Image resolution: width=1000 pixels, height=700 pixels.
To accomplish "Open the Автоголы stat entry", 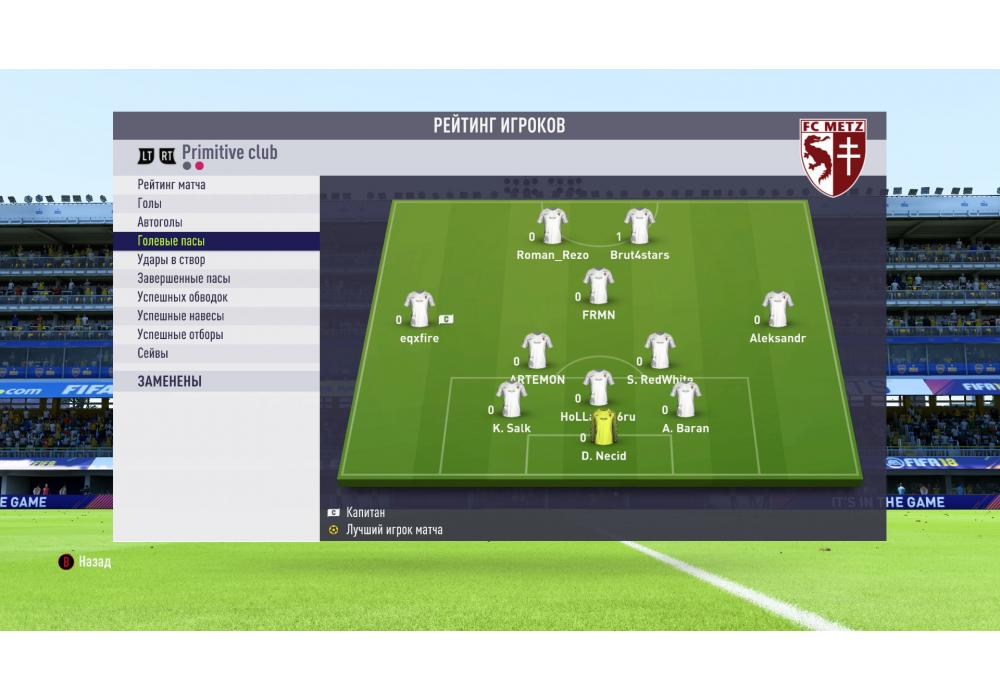I will coord(160,222).
